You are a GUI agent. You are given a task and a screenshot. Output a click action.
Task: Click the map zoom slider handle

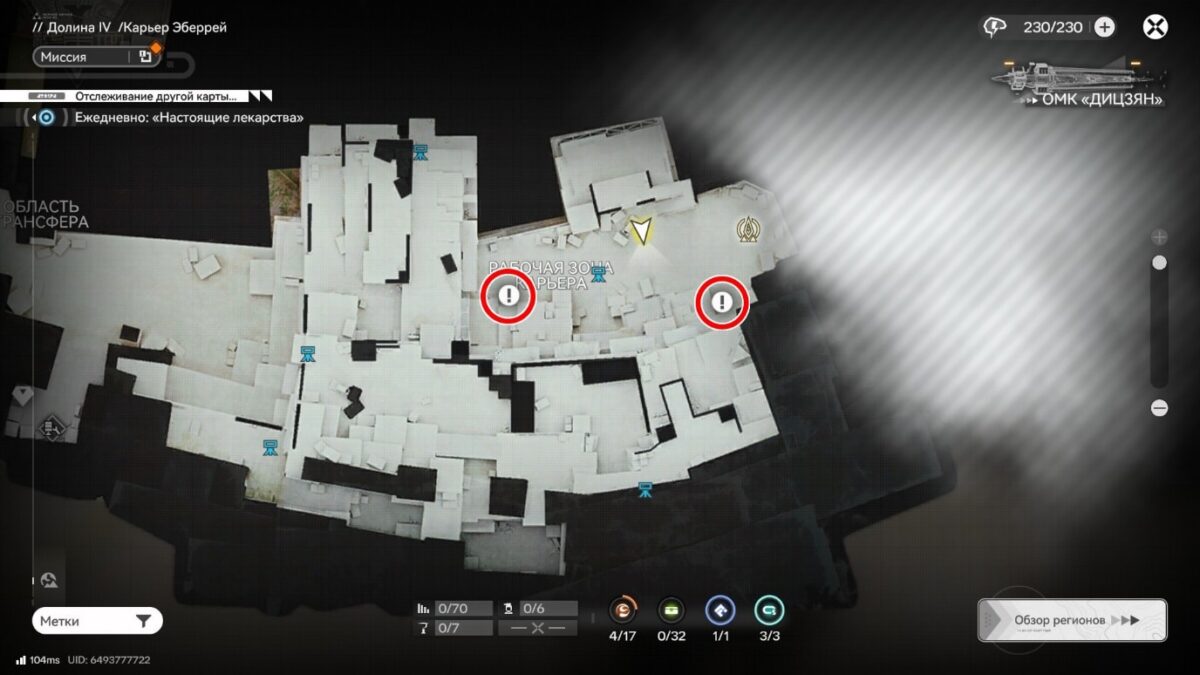tap(1159, 263)
